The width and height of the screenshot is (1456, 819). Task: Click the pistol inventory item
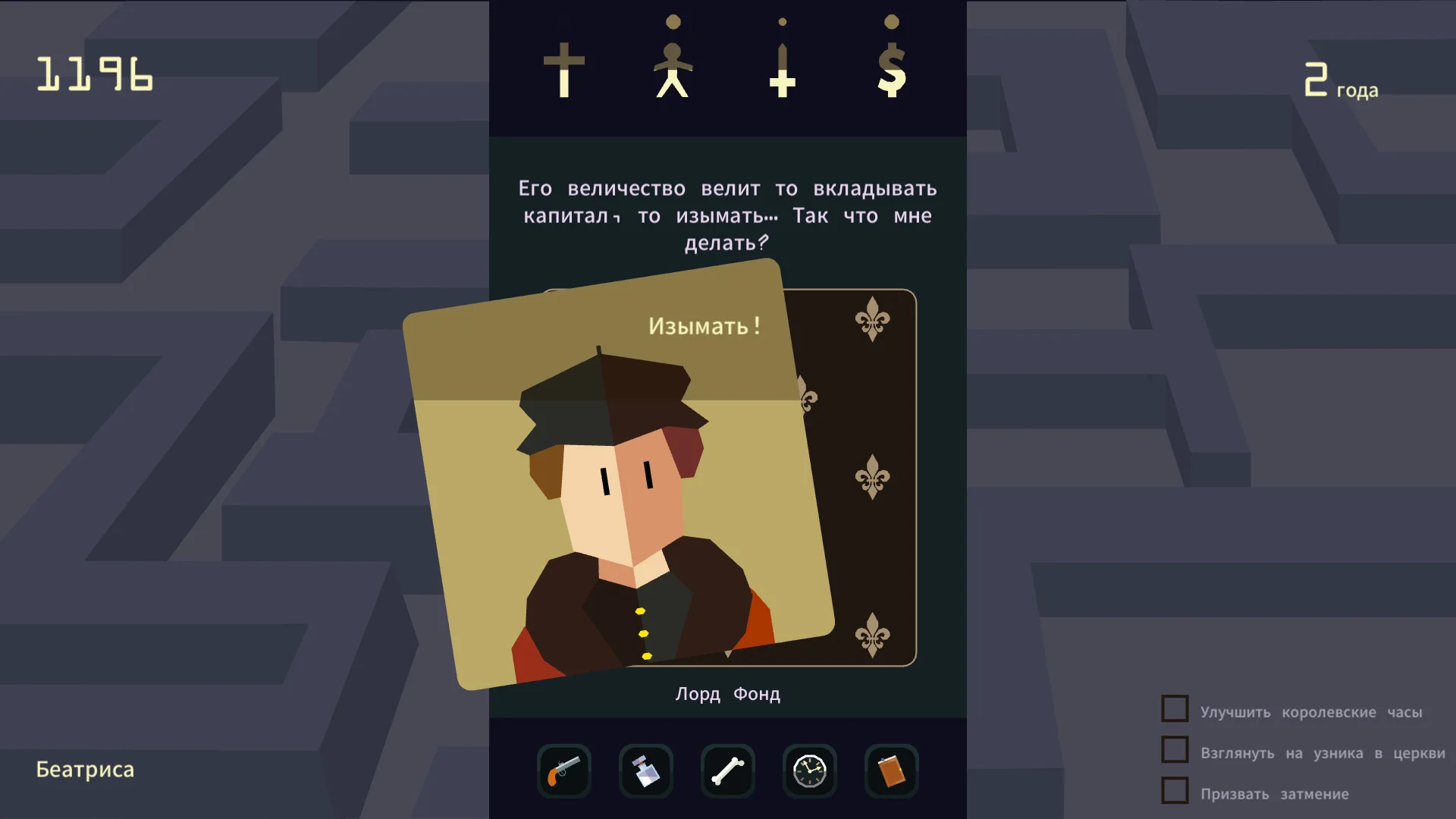coord(564,770)
